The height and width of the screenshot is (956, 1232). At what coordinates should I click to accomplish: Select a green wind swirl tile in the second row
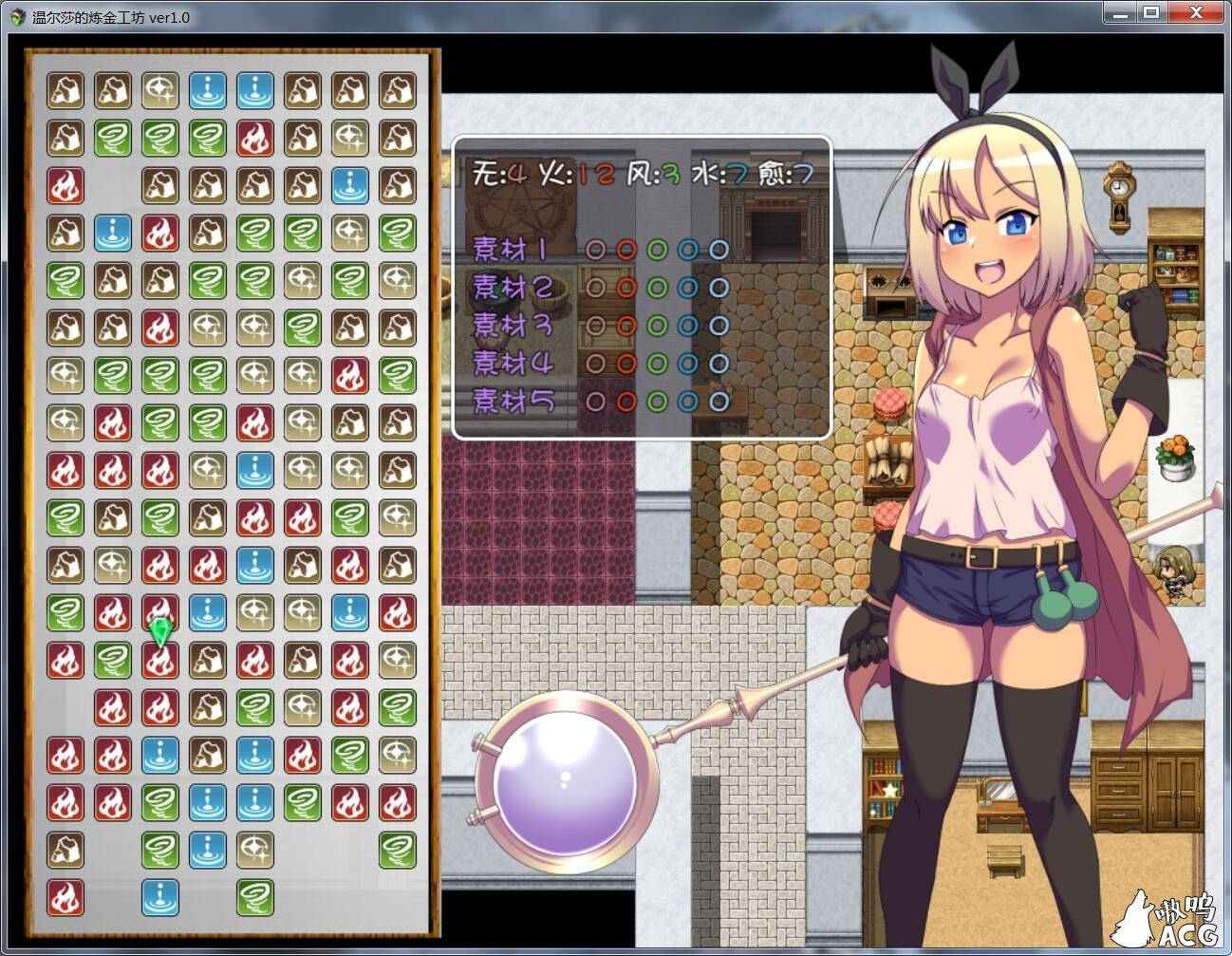(113, 138)
